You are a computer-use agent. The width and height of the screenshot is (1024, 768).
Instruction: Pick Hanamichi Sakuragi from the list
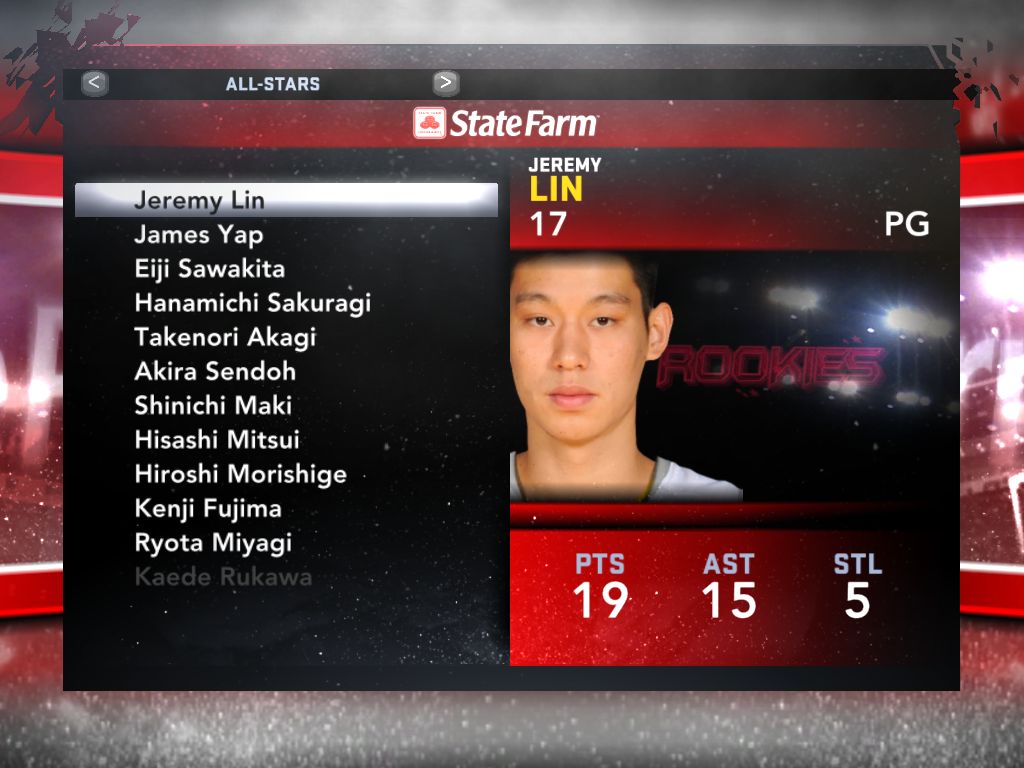(x=252, y=303)
